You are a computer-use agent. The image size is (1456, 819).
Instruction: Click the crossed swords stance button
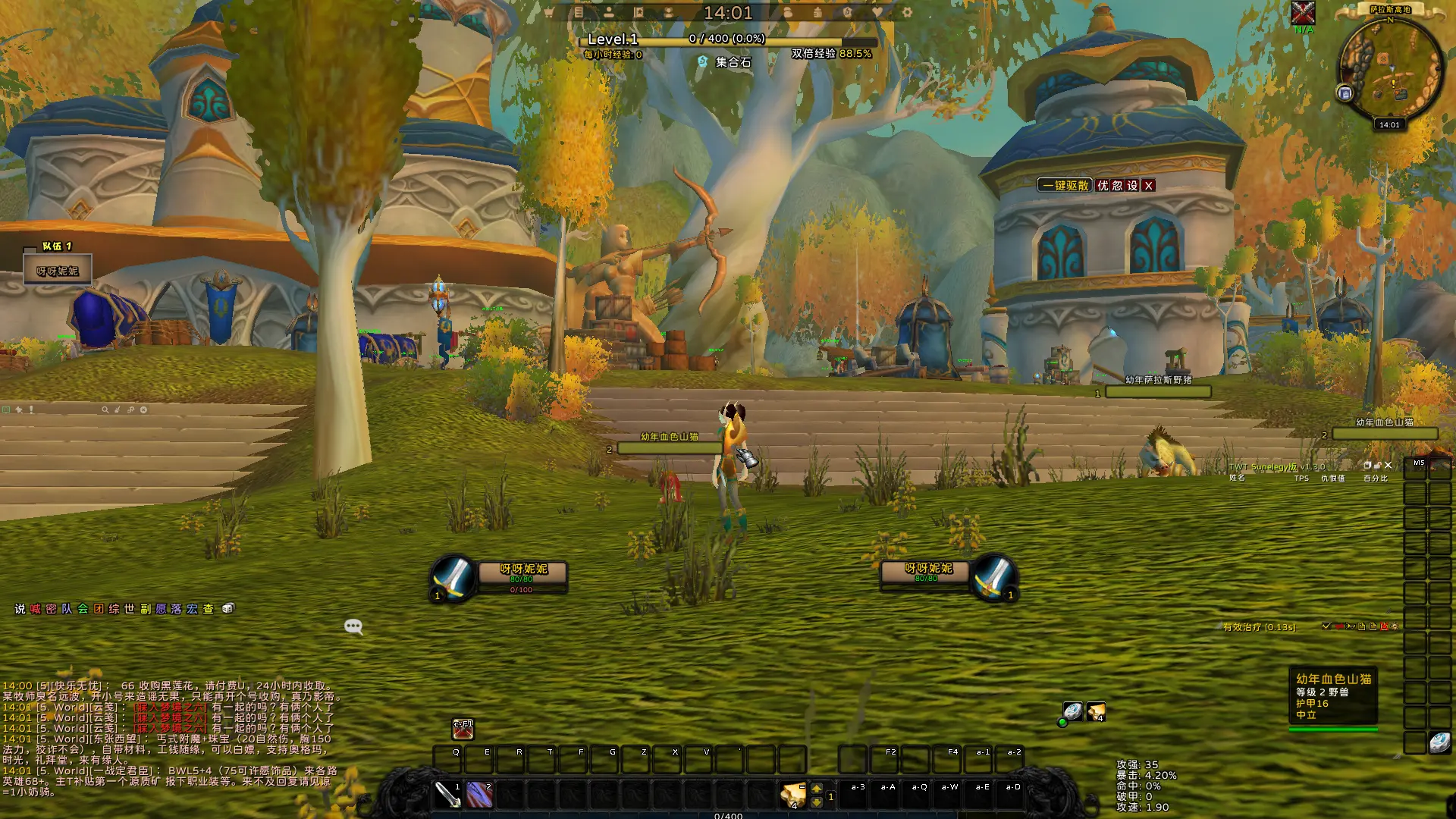point(463,730)
